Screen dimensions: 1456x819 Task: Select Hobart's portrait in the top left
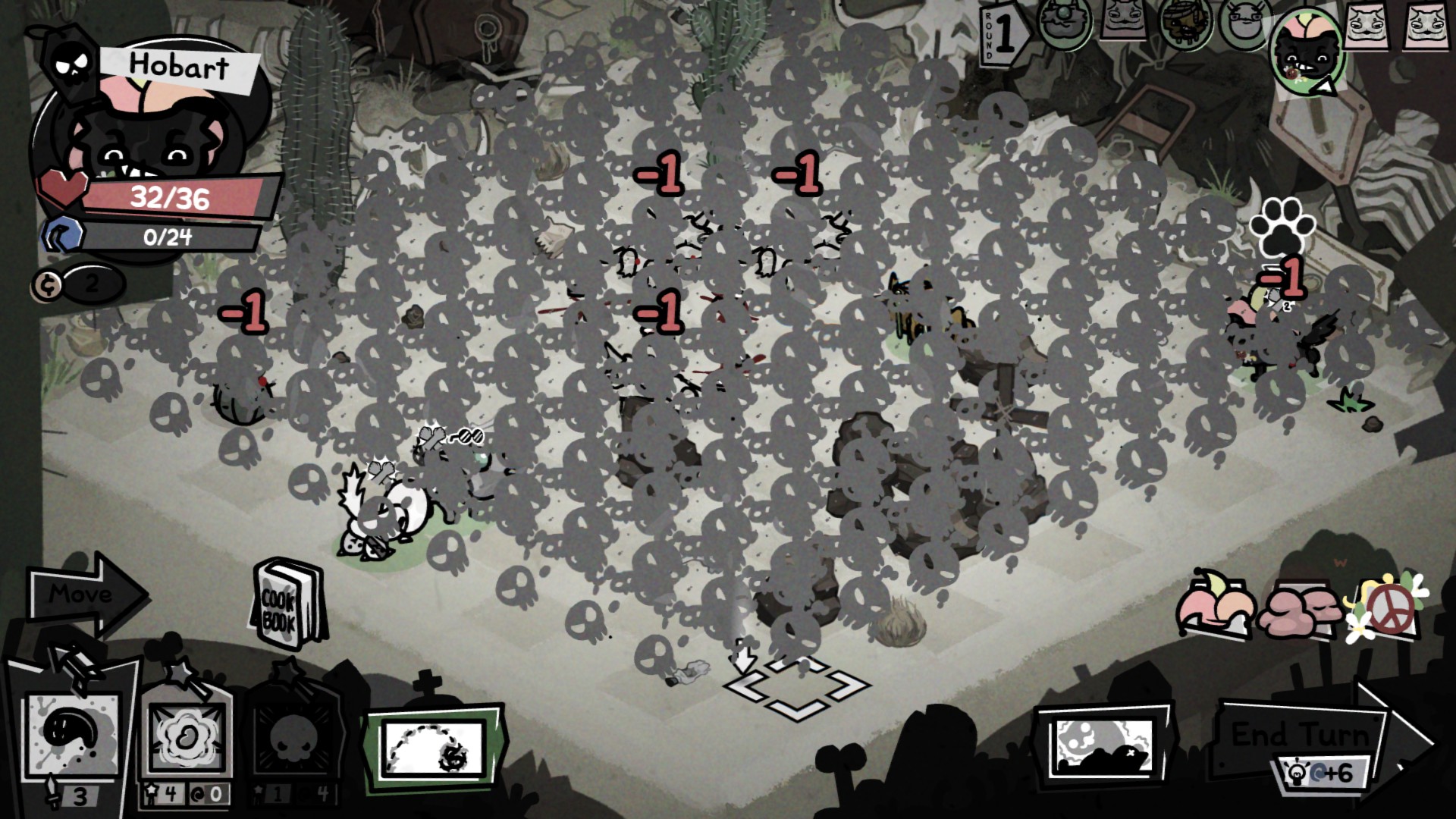tap(152, 129)
